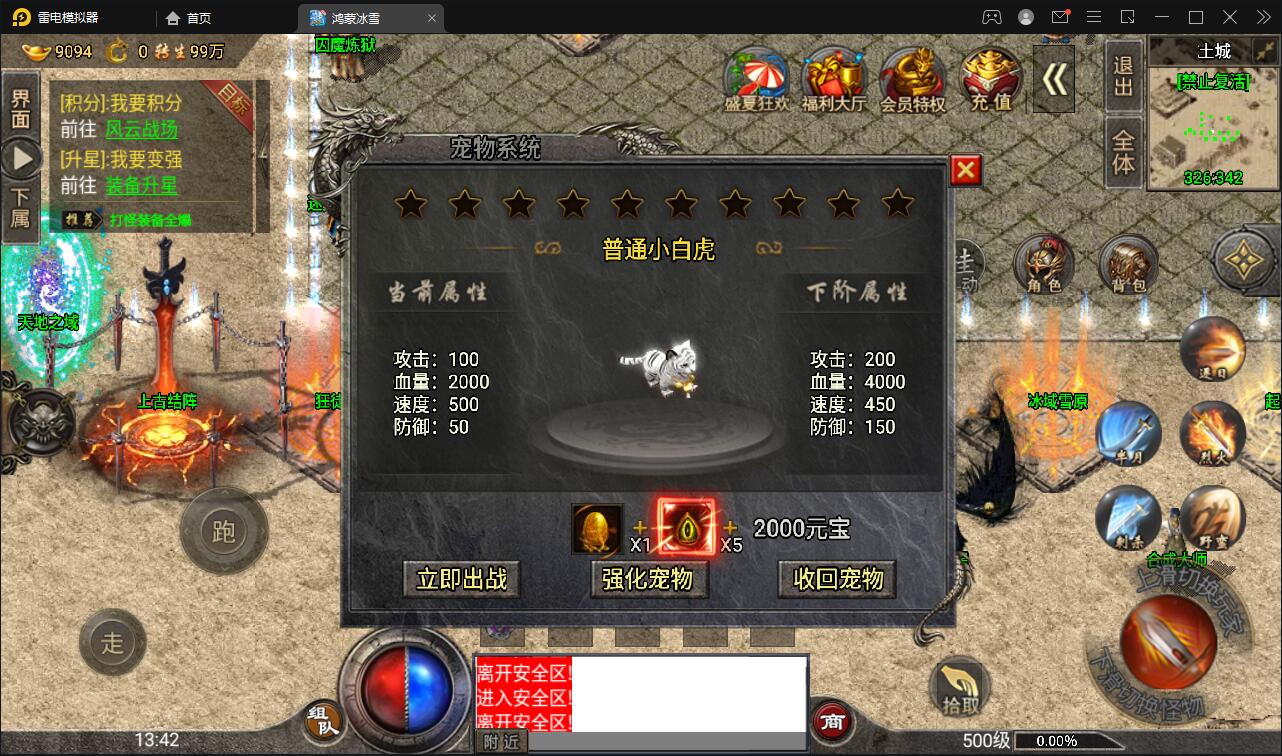Open the 充值 recharge icon
The width and height of the screenshot is (1282, 756).
click(989, 75)
